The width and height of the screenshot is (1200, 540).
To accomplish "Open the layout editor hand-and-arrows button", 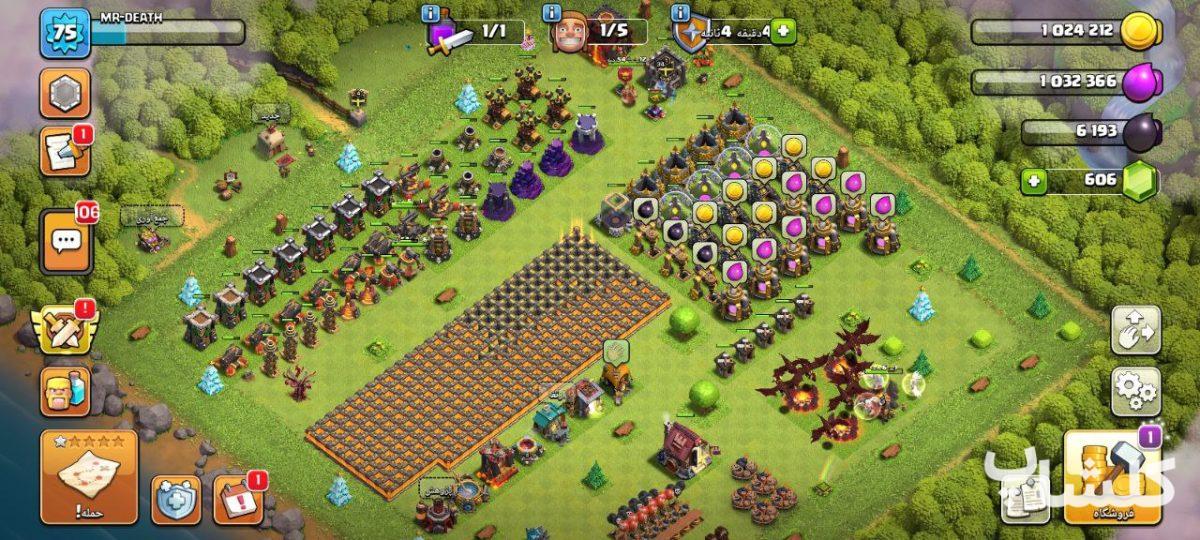I will click(x=1135, y=331).
